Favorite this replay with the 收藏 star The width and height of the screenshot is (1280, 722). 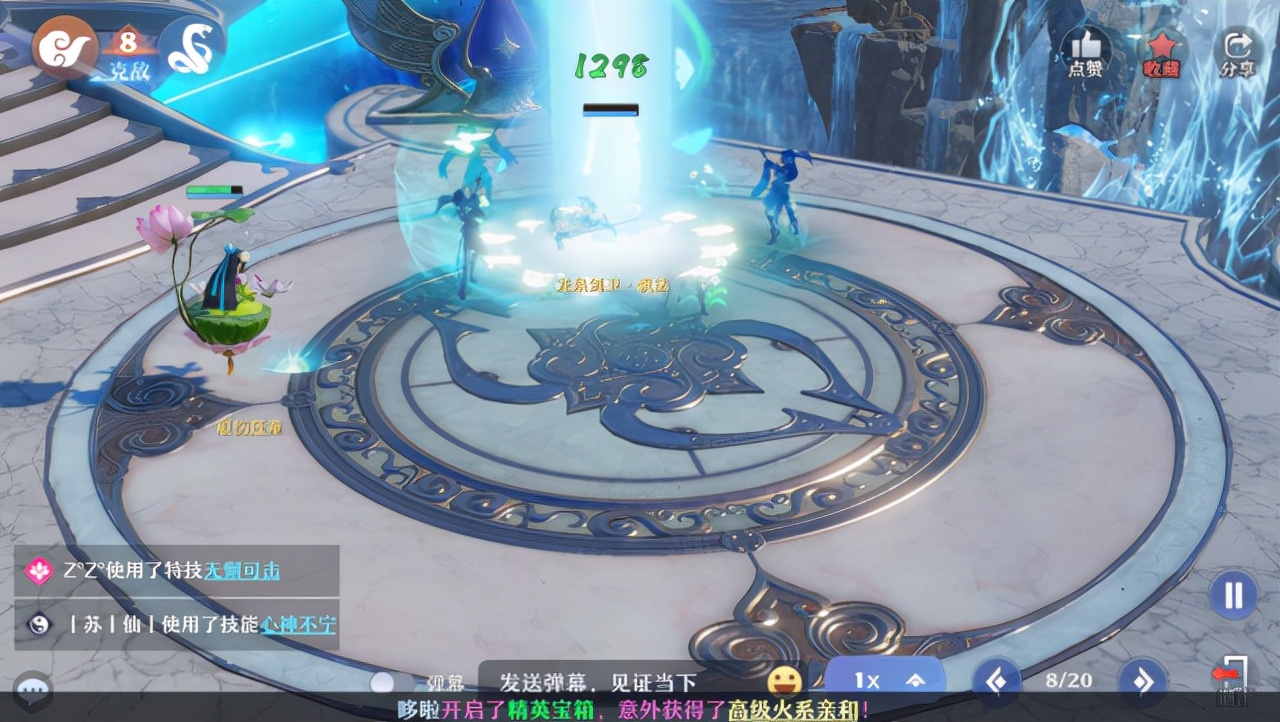[1161, 52]
